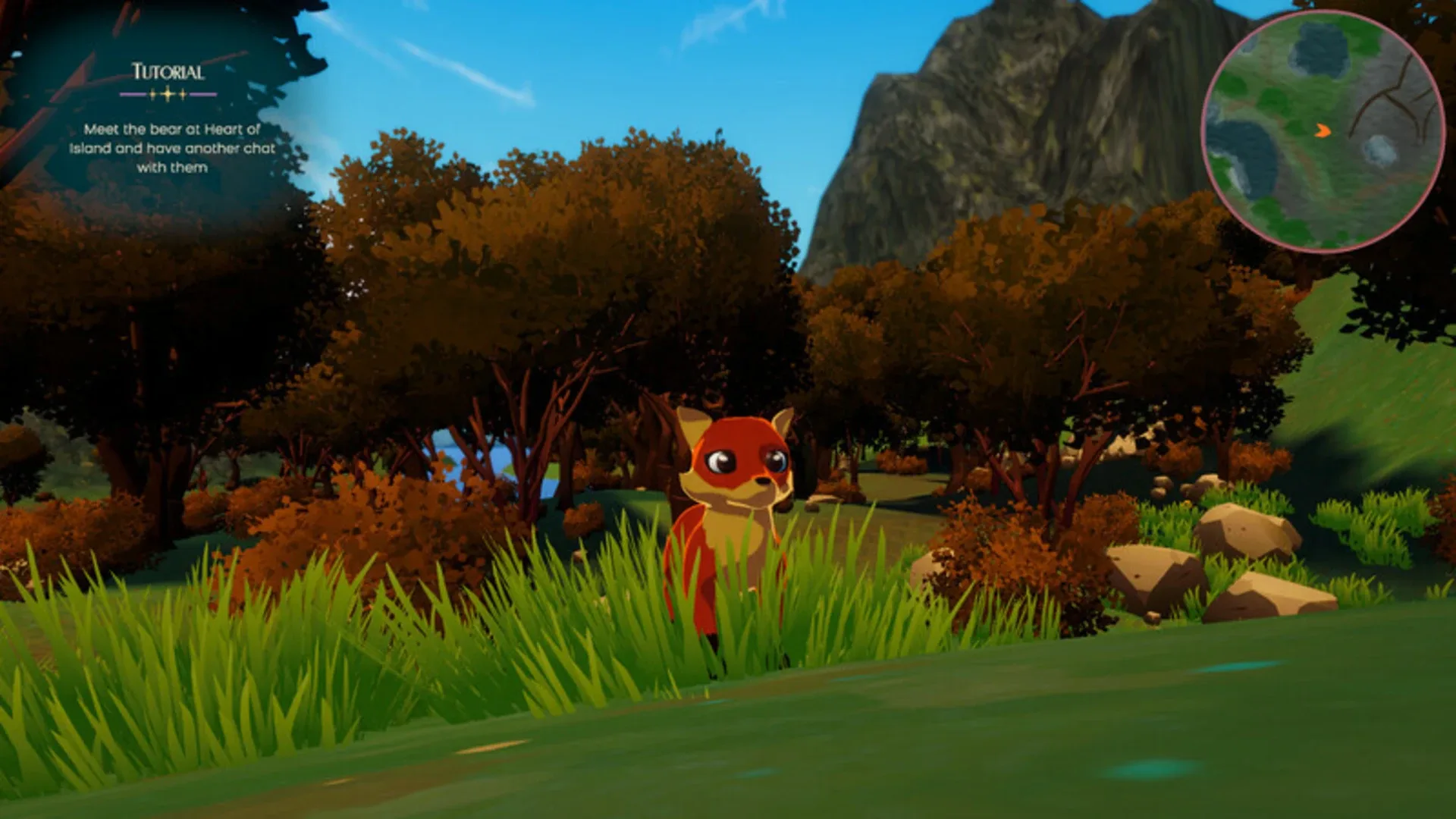Expand the Tutorial objective panel
Image resolution: width=1456 pixels, height=819 pixels.
166,148
